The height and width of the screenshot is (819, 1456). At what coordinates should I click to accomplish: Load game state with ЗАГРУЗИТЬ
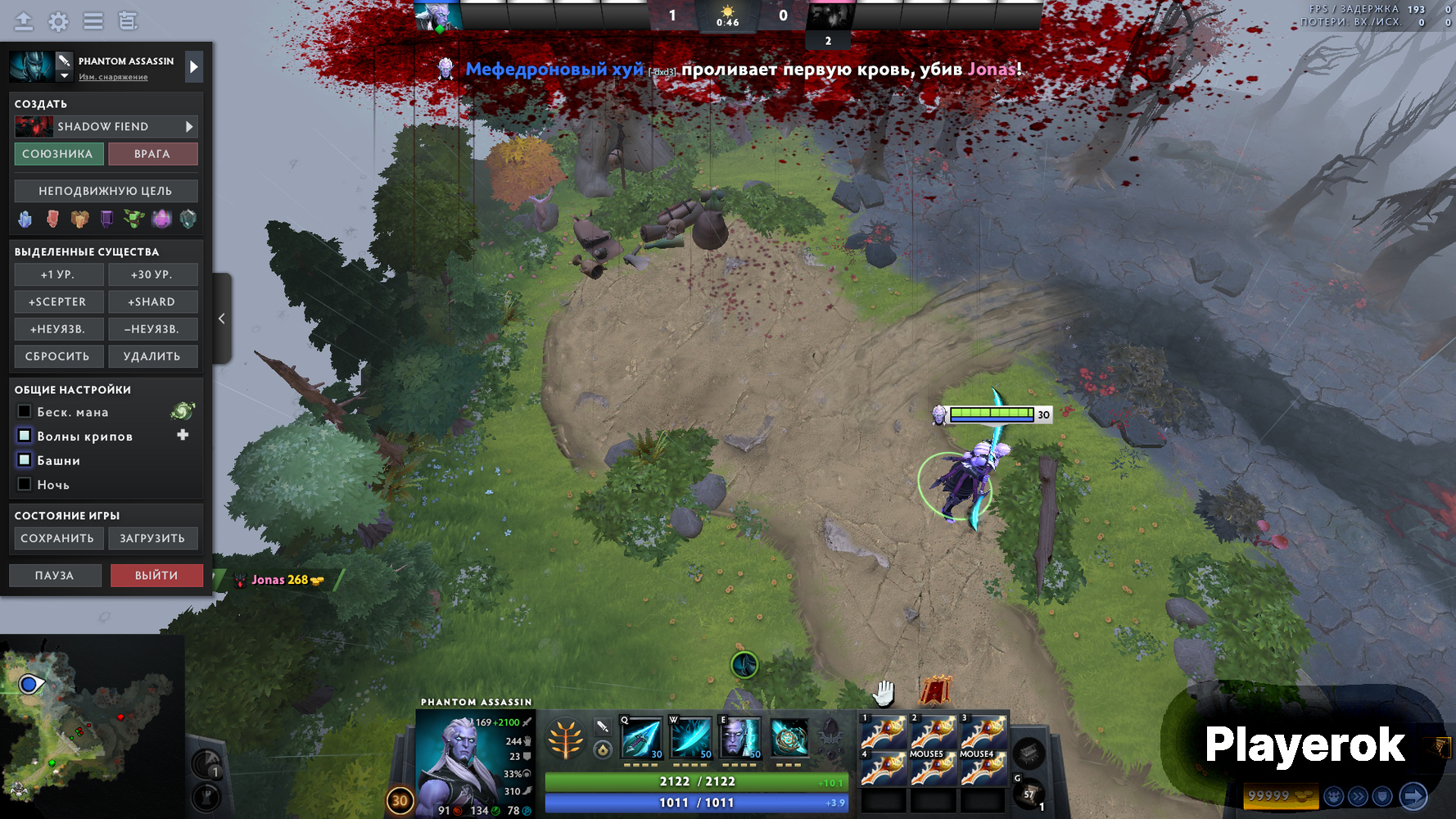click(152, 538)
